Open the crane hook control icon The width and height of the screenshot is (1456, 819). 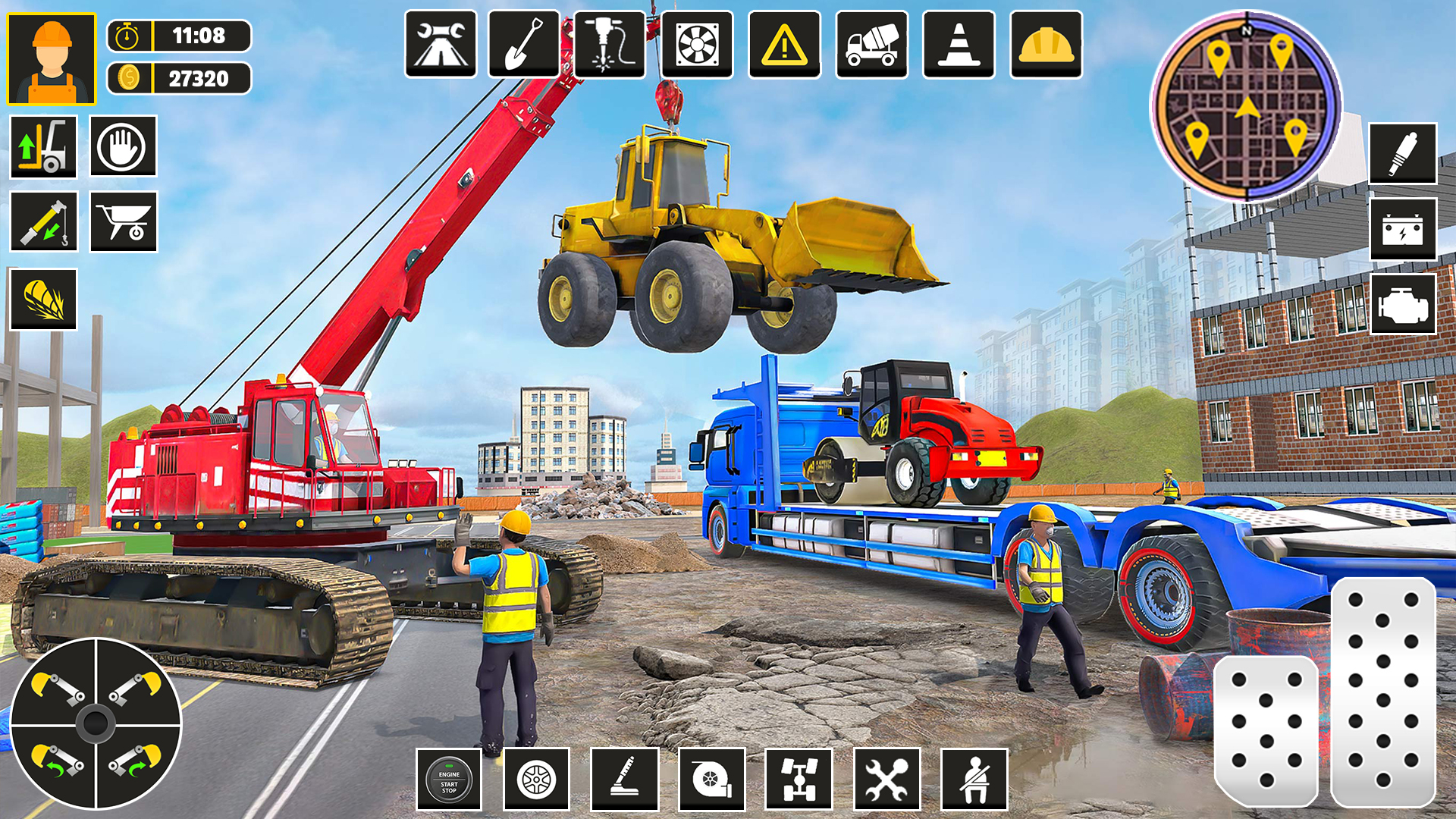pyautogui.click(x=43, y=222)
